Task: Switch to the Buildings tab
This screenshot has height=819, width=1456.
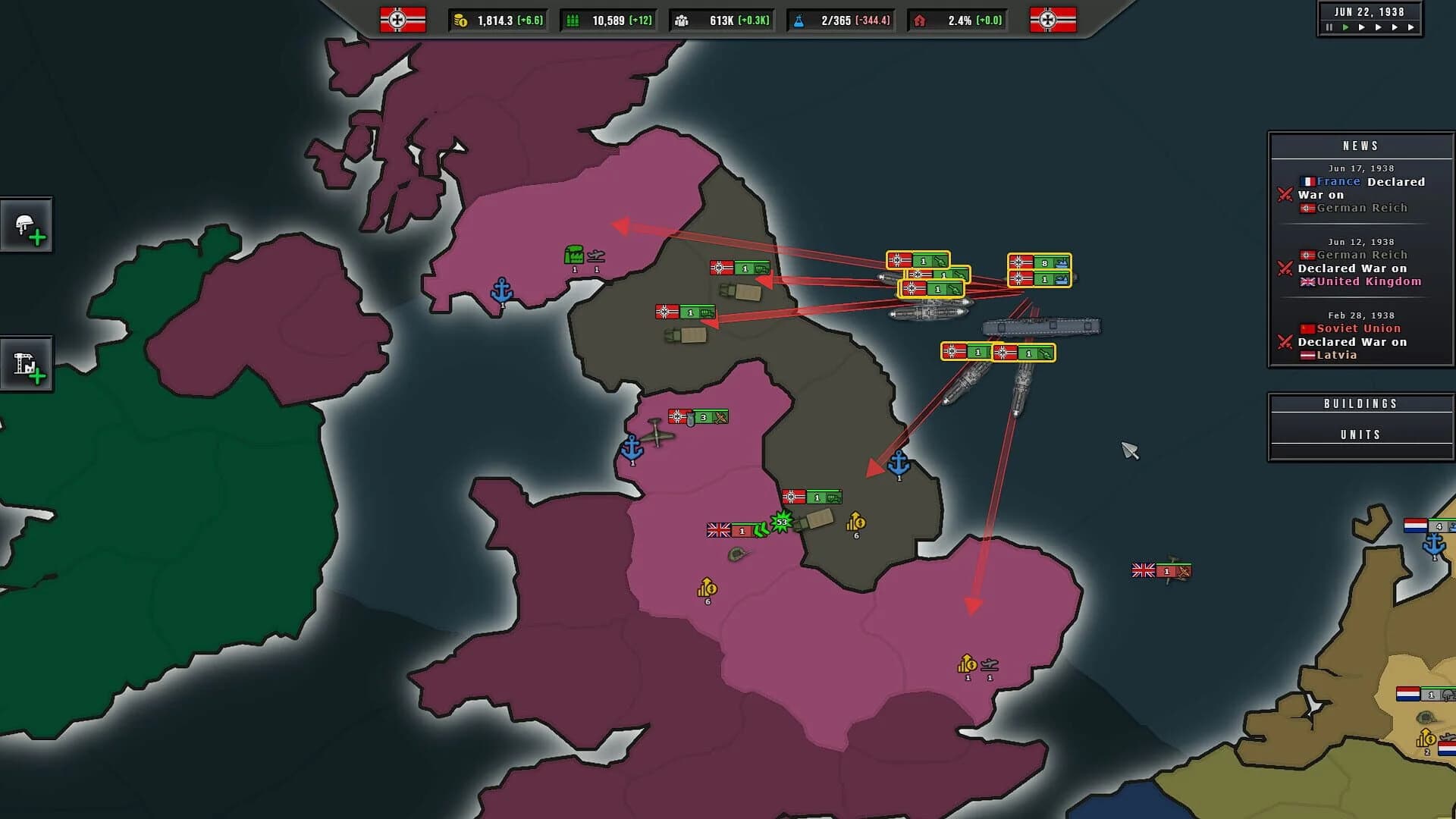Action: [1360, 403]
